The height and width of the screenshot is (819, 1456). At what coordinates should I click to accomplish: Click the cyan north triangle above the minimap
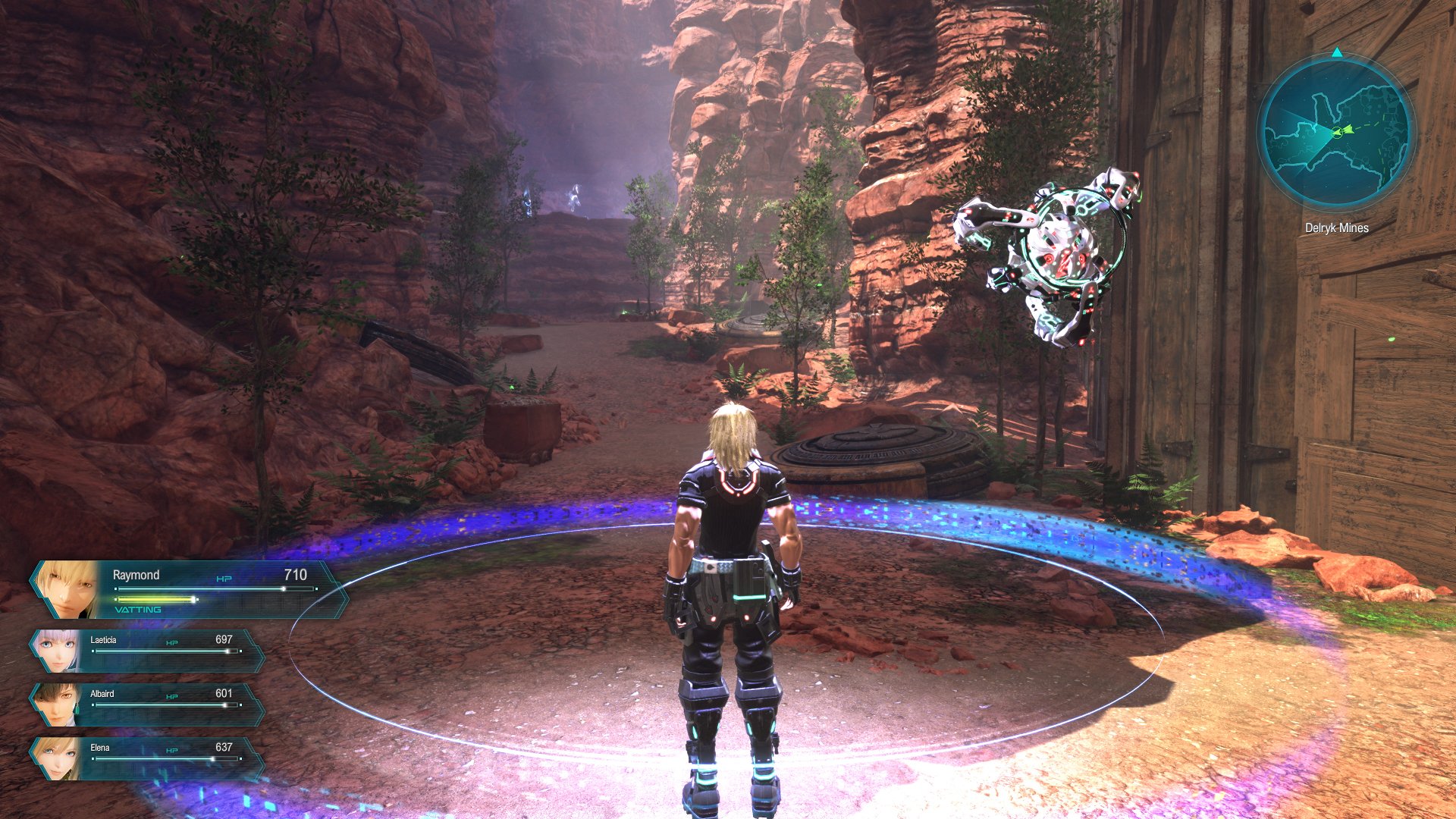tap(1337, 53)
